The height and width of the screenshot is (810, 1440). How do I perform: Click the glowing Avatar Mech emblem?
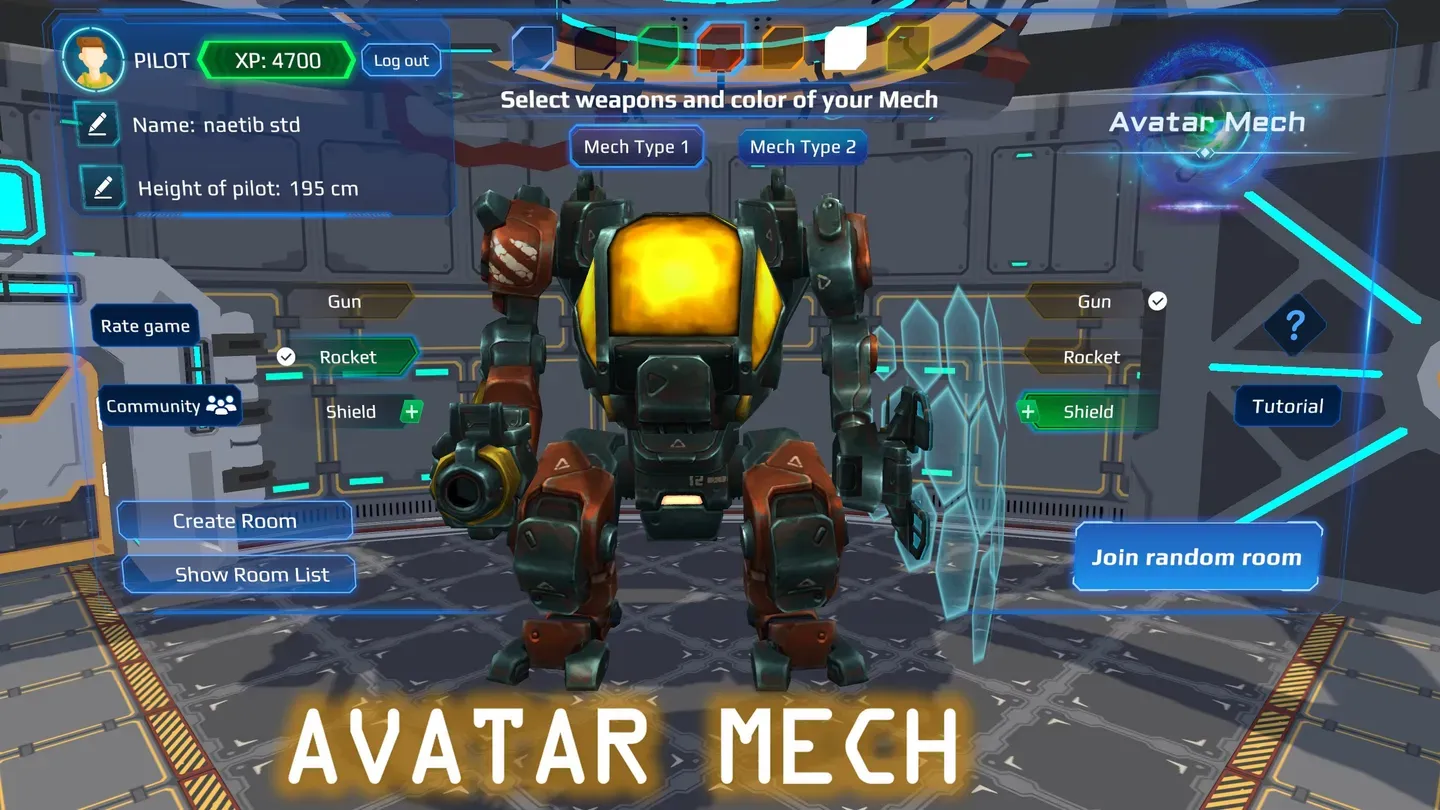(1207, 105)
